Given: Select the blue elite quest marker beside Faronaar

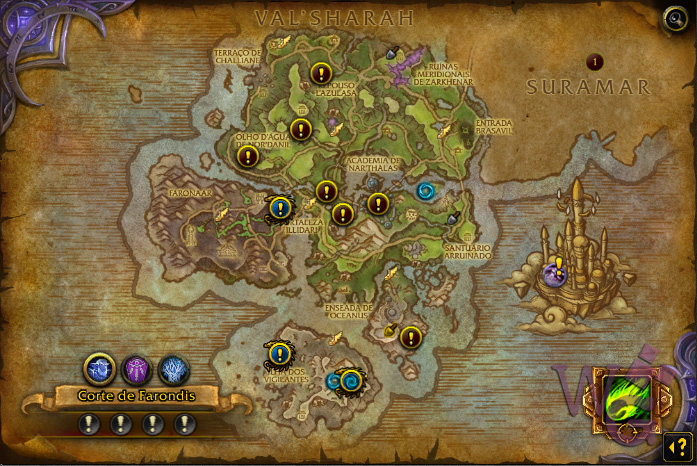Looking at the screenshot, I should click(280, 208).
